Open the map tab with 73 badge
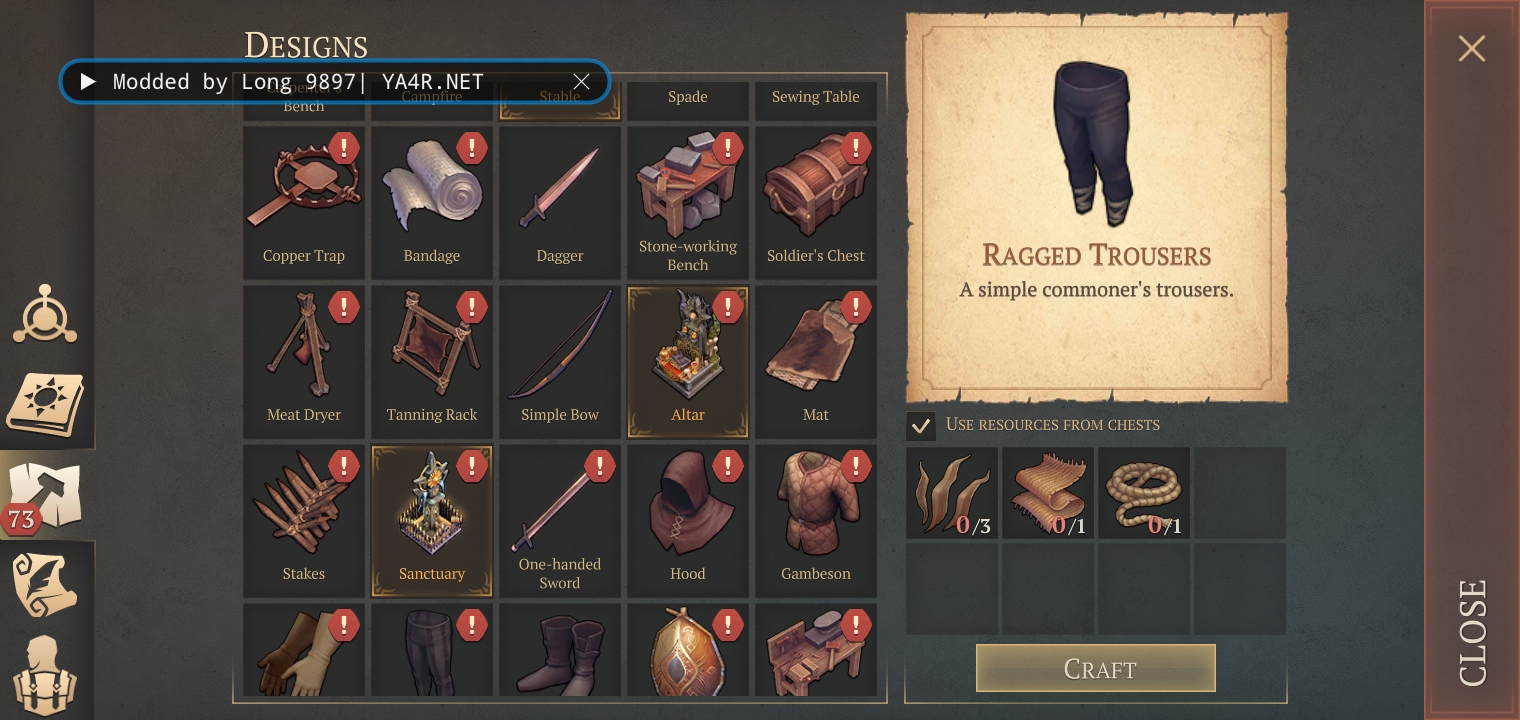The width and height of the screenshot is (1520, 720). (46, 495)
